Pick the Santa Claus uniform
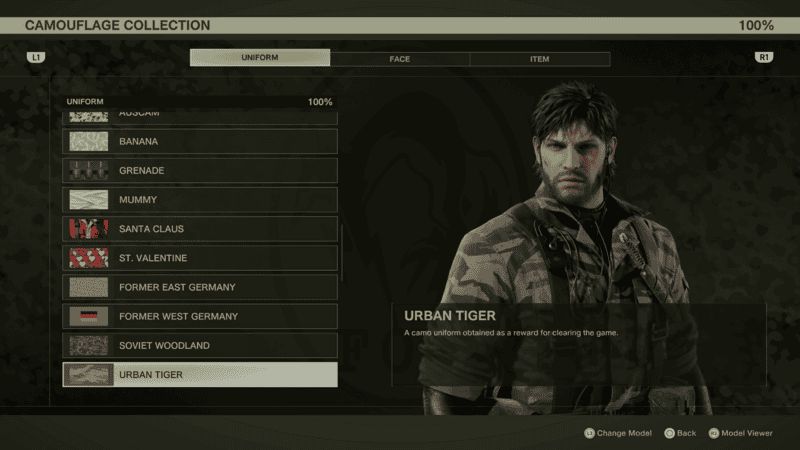This screenshot has width=800, height=450. tap(200, 229)
